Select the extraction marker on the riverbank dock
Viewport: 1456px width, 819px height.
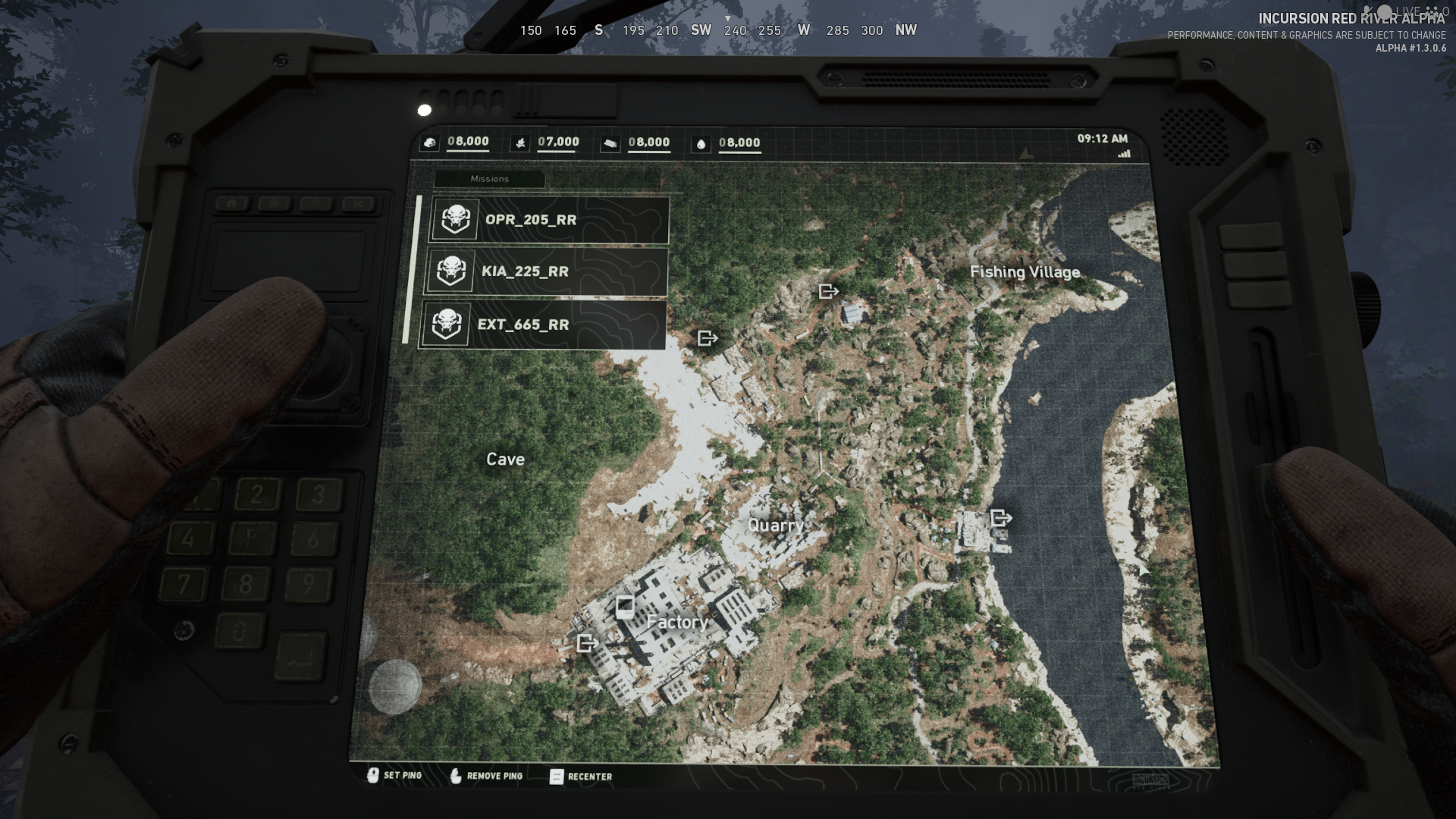[x=1001, y=518]
